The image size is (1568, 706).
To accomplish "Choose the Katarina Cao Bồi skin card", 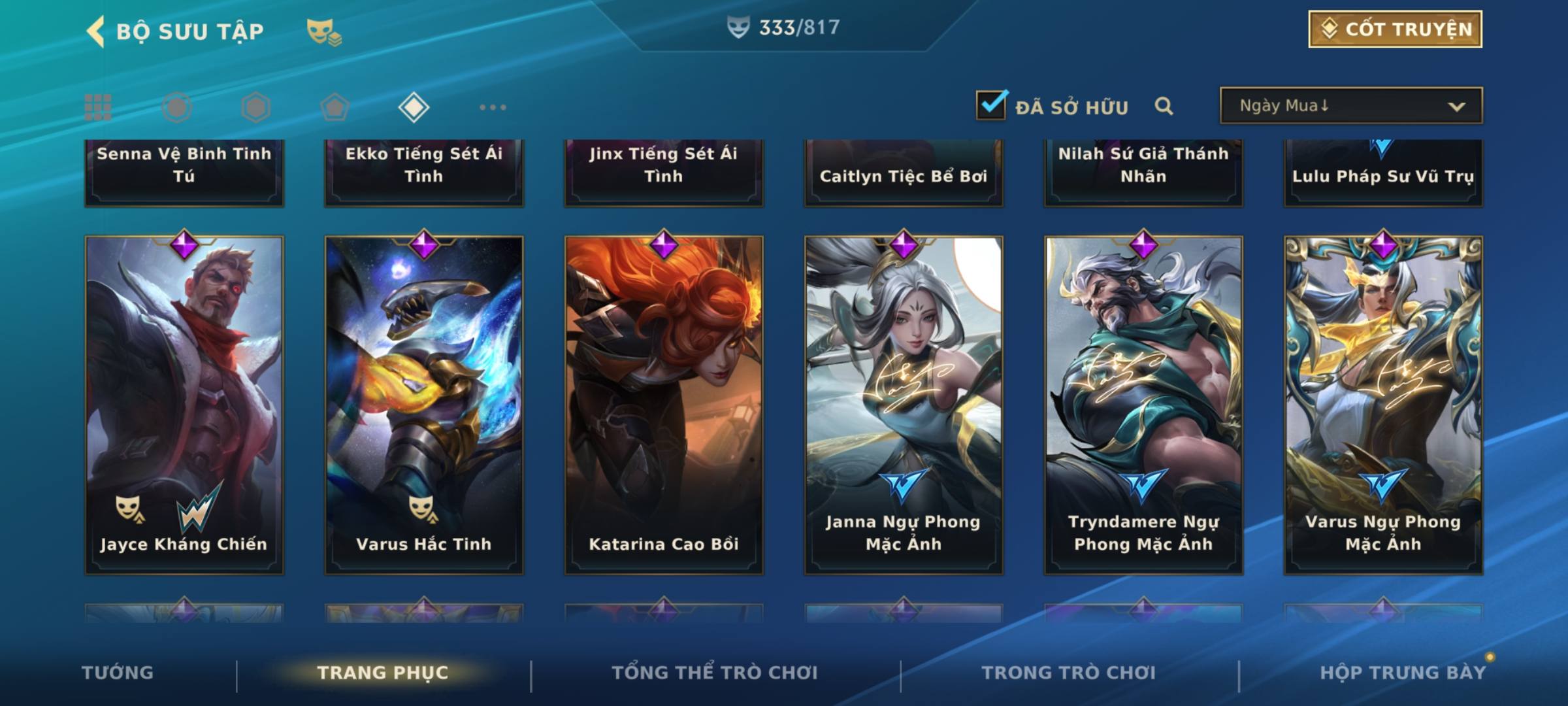I will (x=664, y=405).
